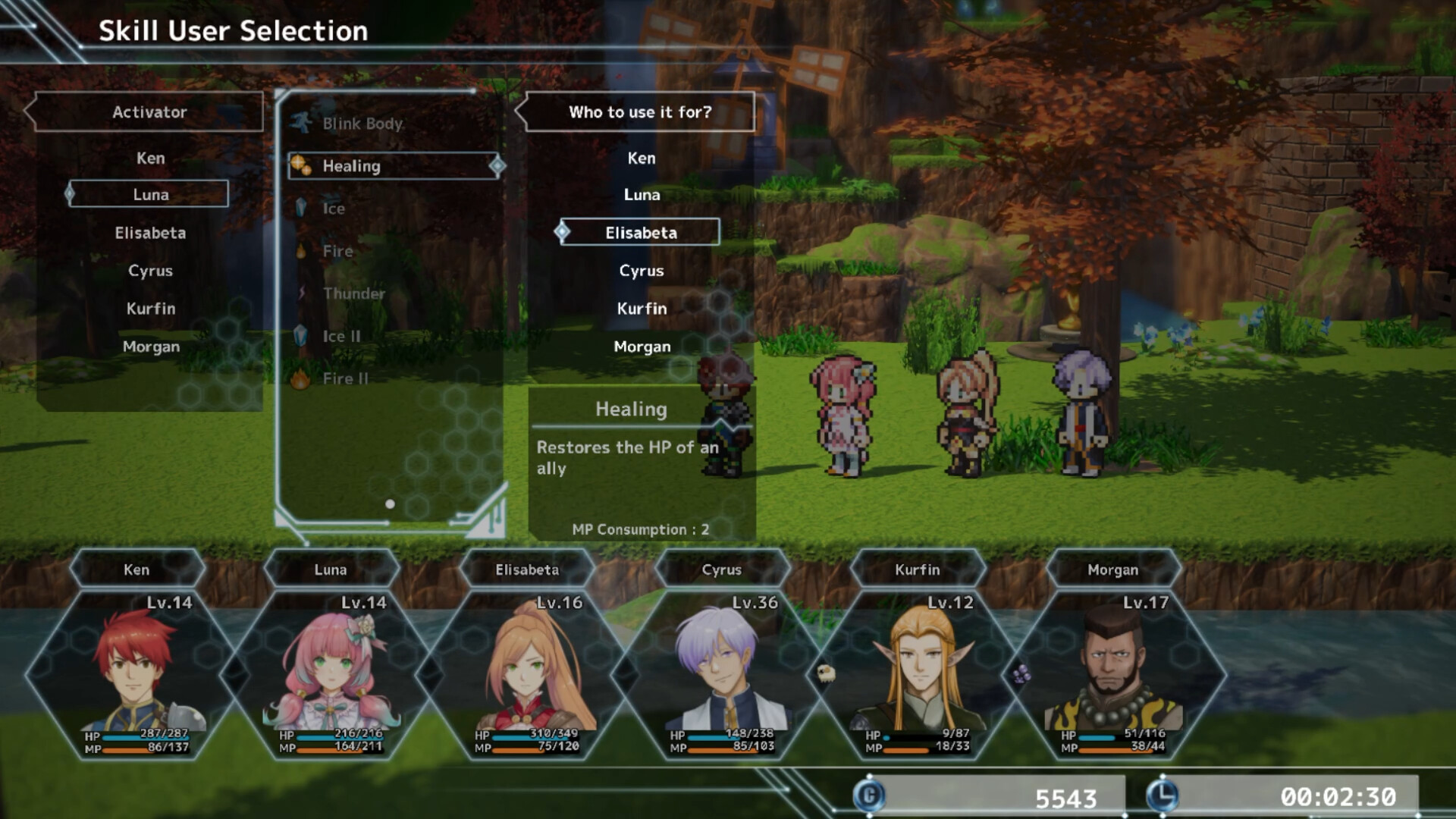Click Luna's character portrait hexagon
This screenshot has width=1456, height=819.
(x=331, y=666)
